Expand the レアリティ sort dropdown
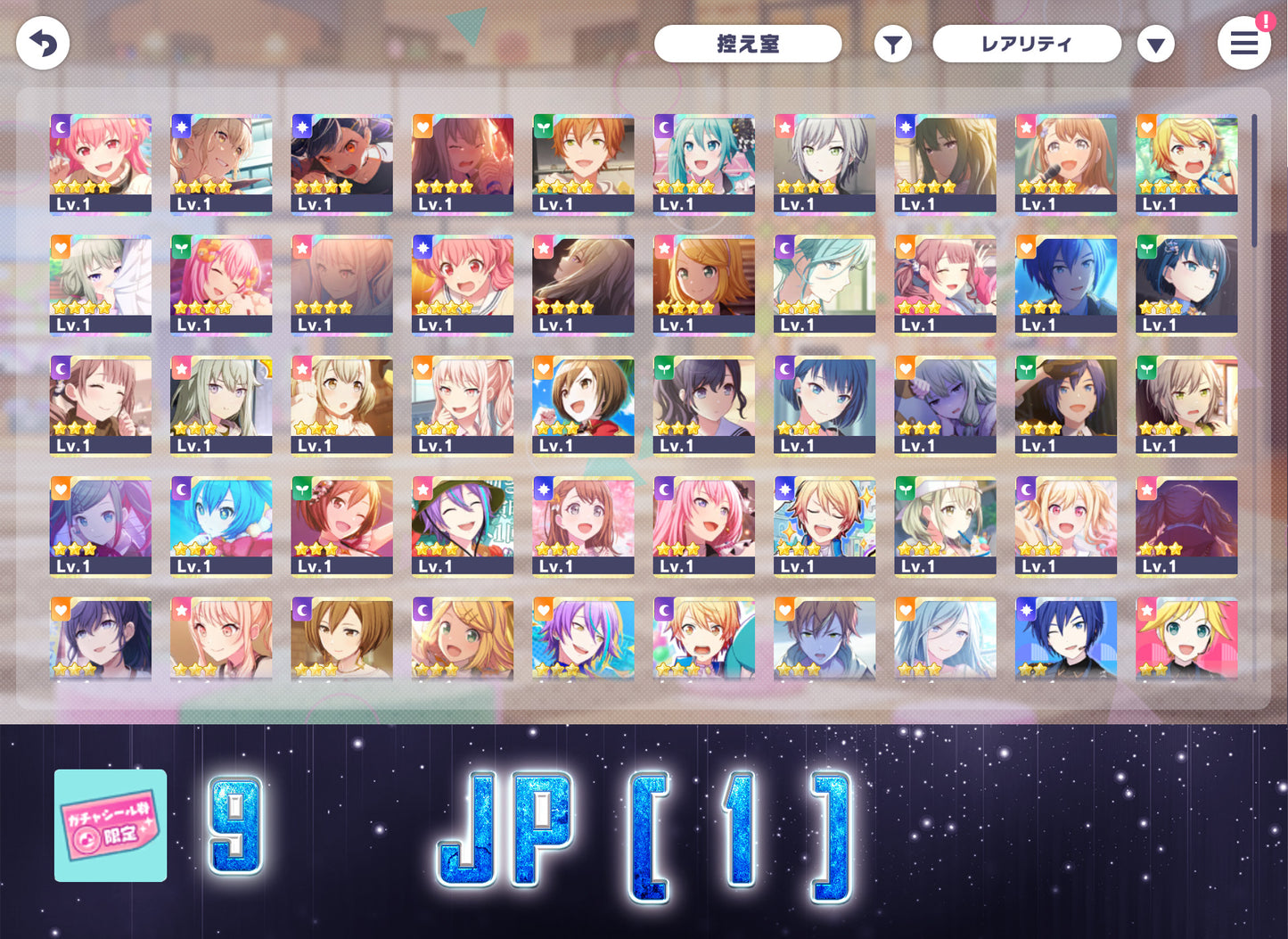This screenshot has width=1288, height=939. point(1026,43)
